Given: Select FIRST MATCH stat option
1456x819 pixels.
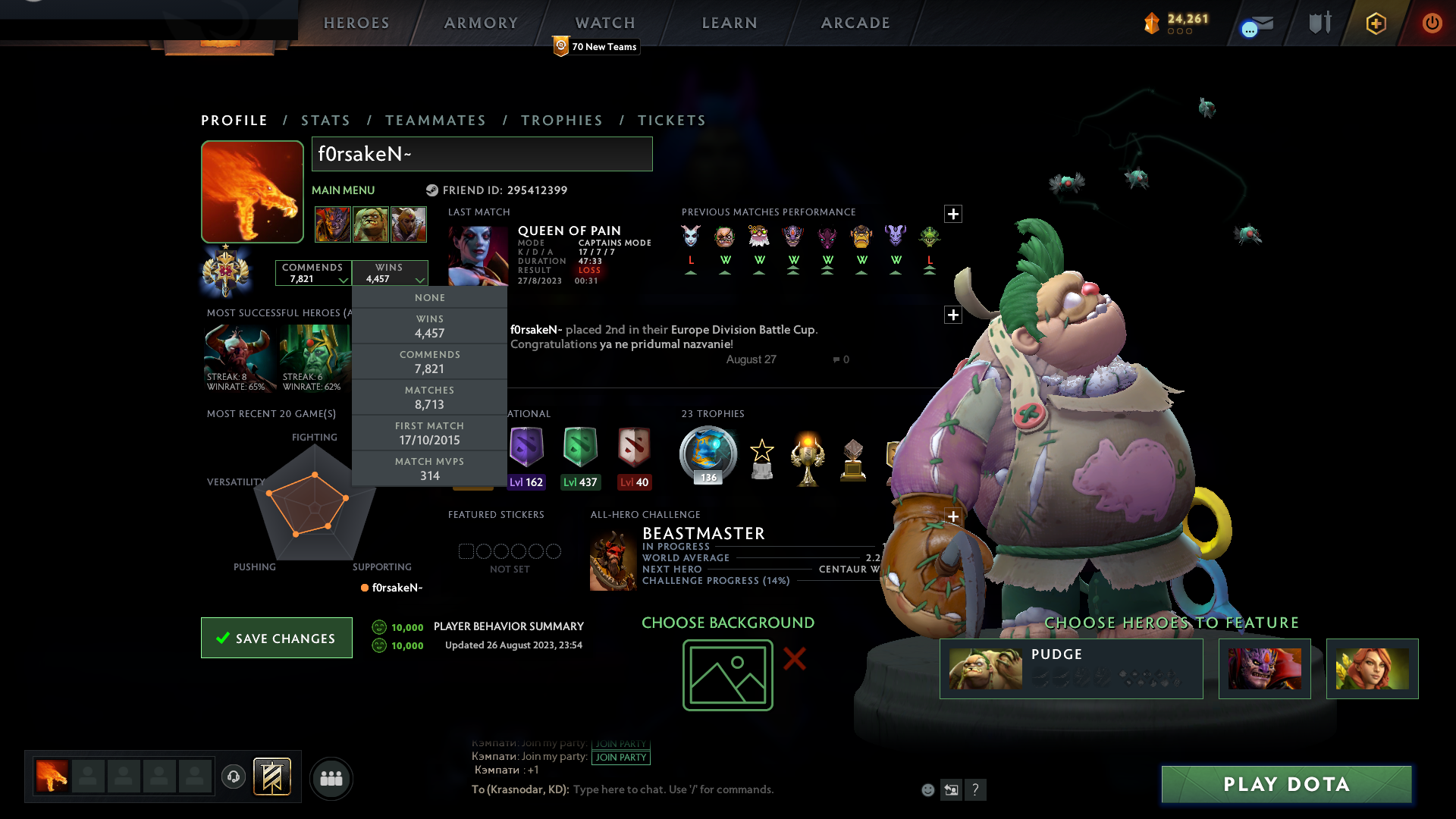Looking at the screenshot, I should pos(429,432).
